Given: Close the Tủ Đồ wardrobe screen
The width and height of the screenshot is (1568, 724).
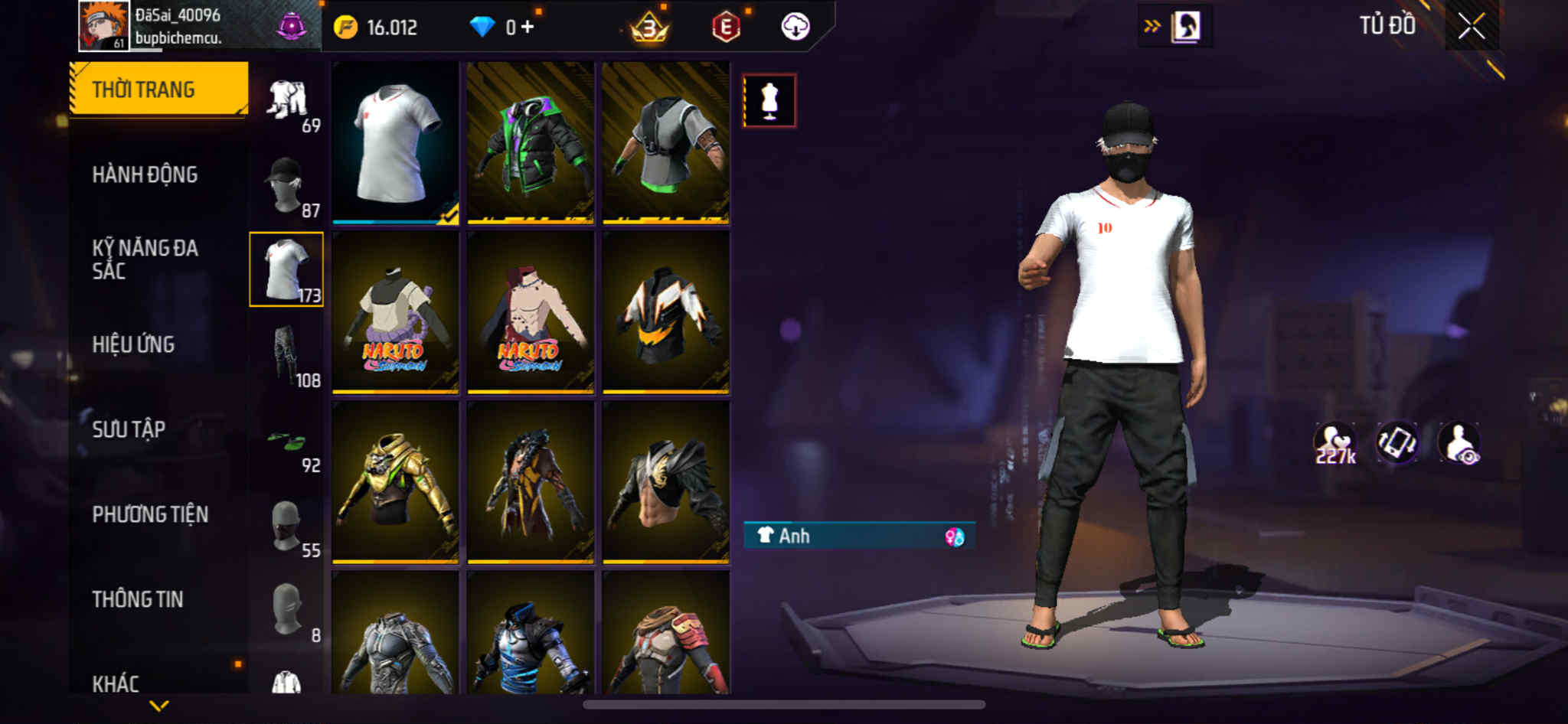Looking at the screenshot, I should [1471, 27].
